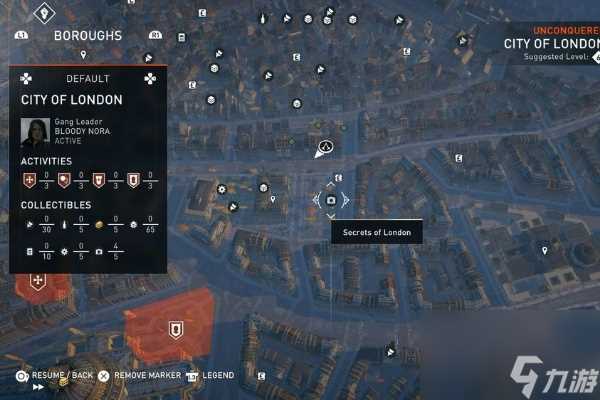
Task: Open the City of London borough banner
Action: (x=550, y=43)
